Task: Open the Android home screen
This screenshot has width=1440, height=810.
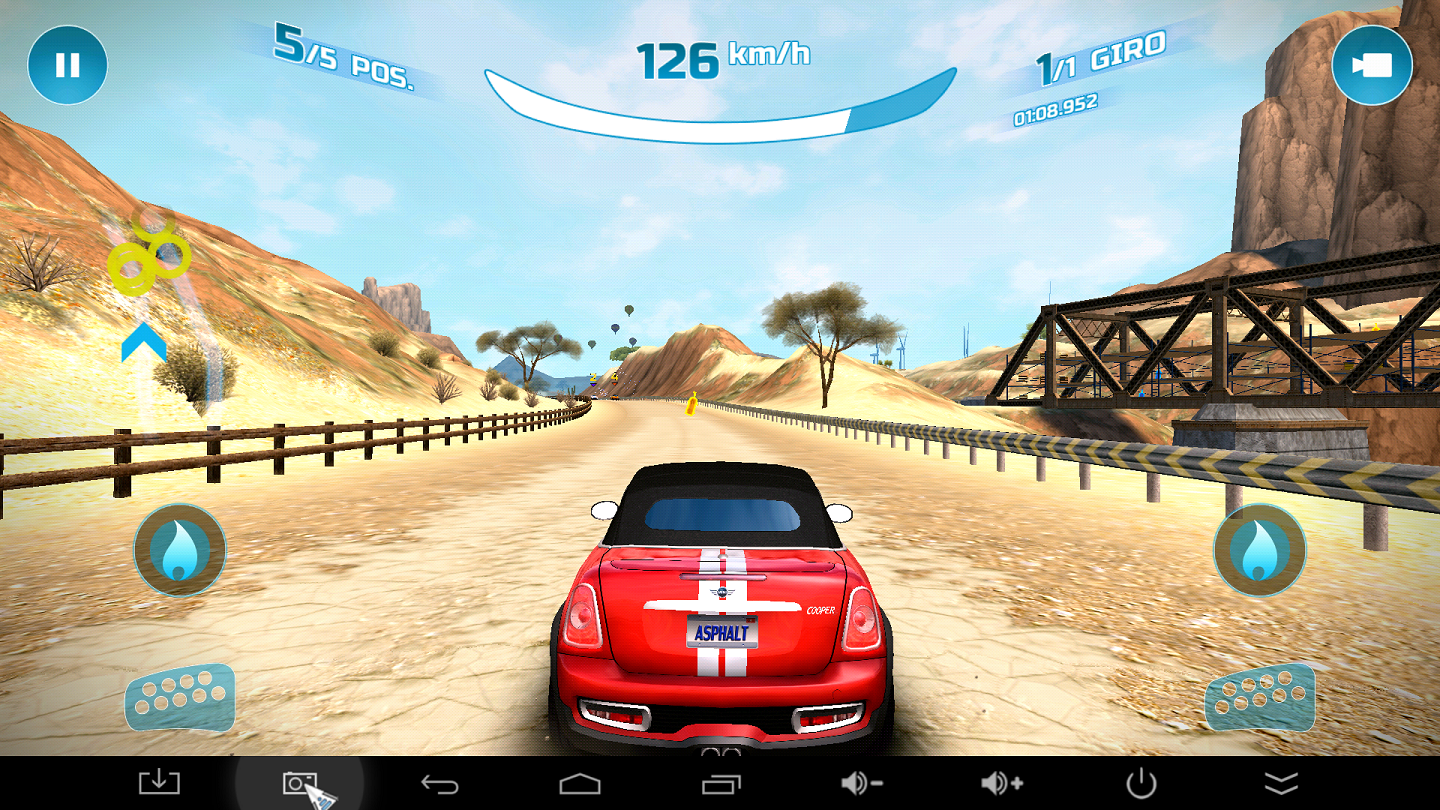Action: 579,783
